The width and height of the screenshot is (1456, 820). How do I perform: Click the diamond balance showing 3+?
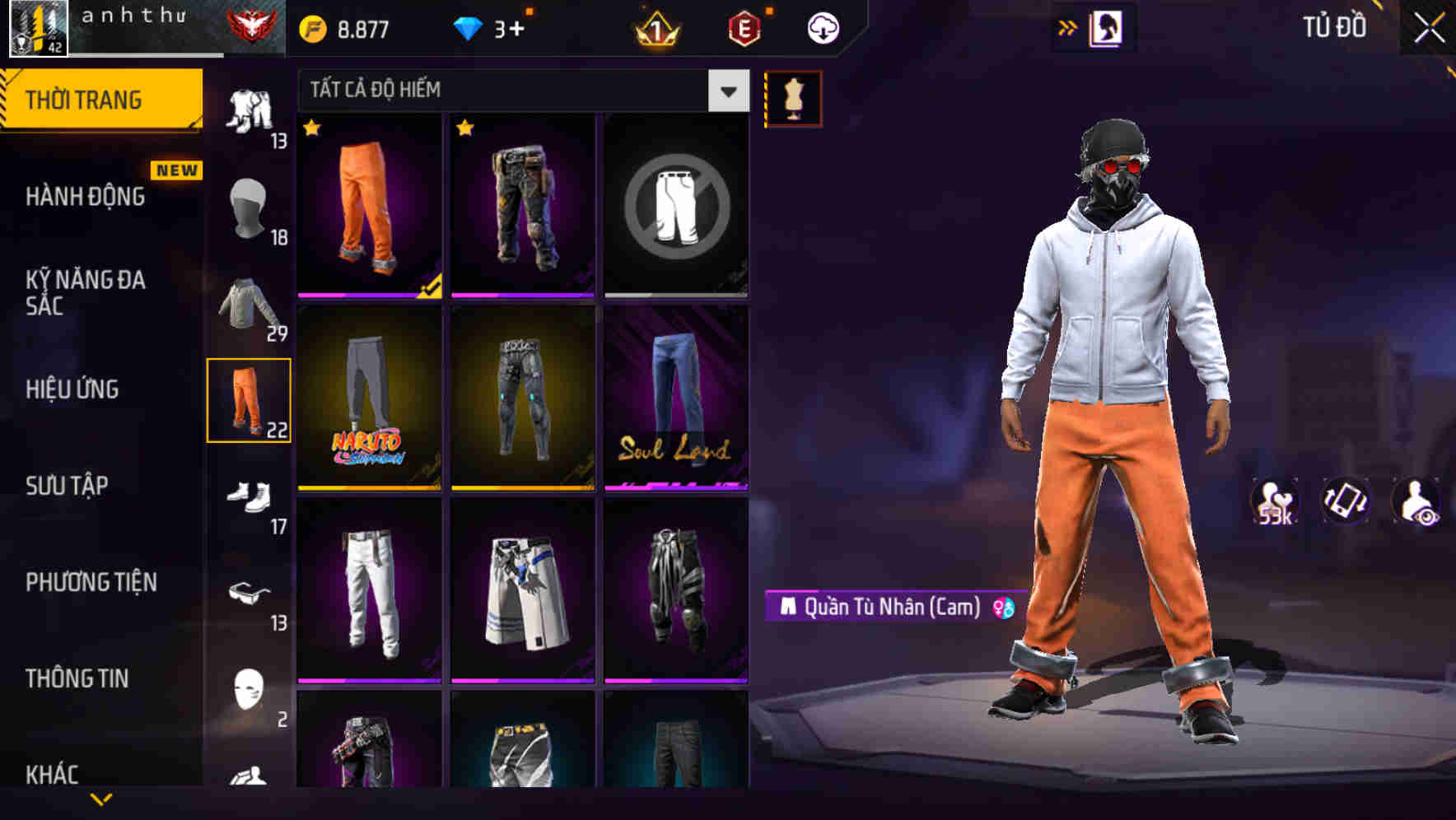(490, 26)
